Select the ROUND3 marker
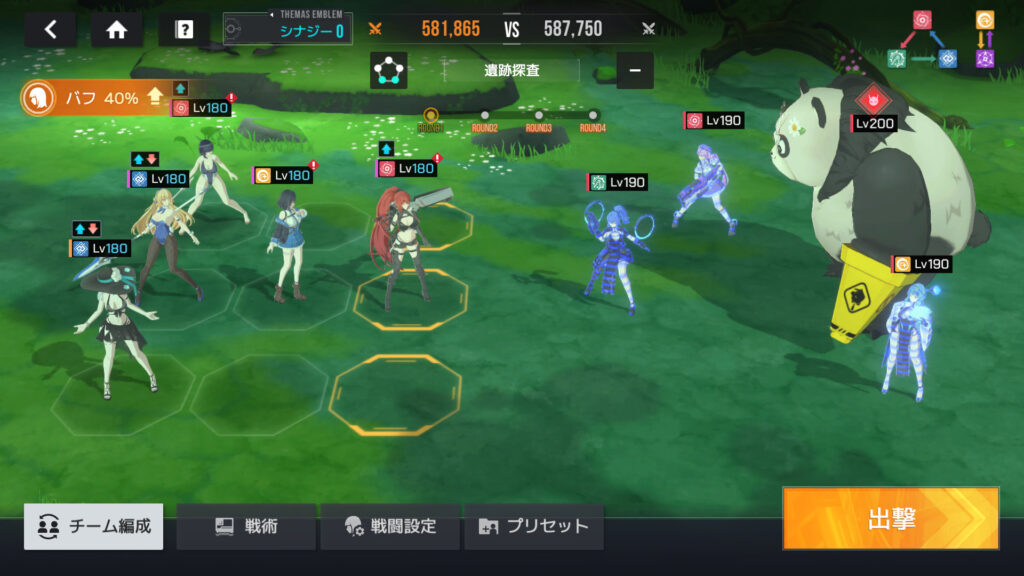Screen dimensions: 1024x576 539,116
